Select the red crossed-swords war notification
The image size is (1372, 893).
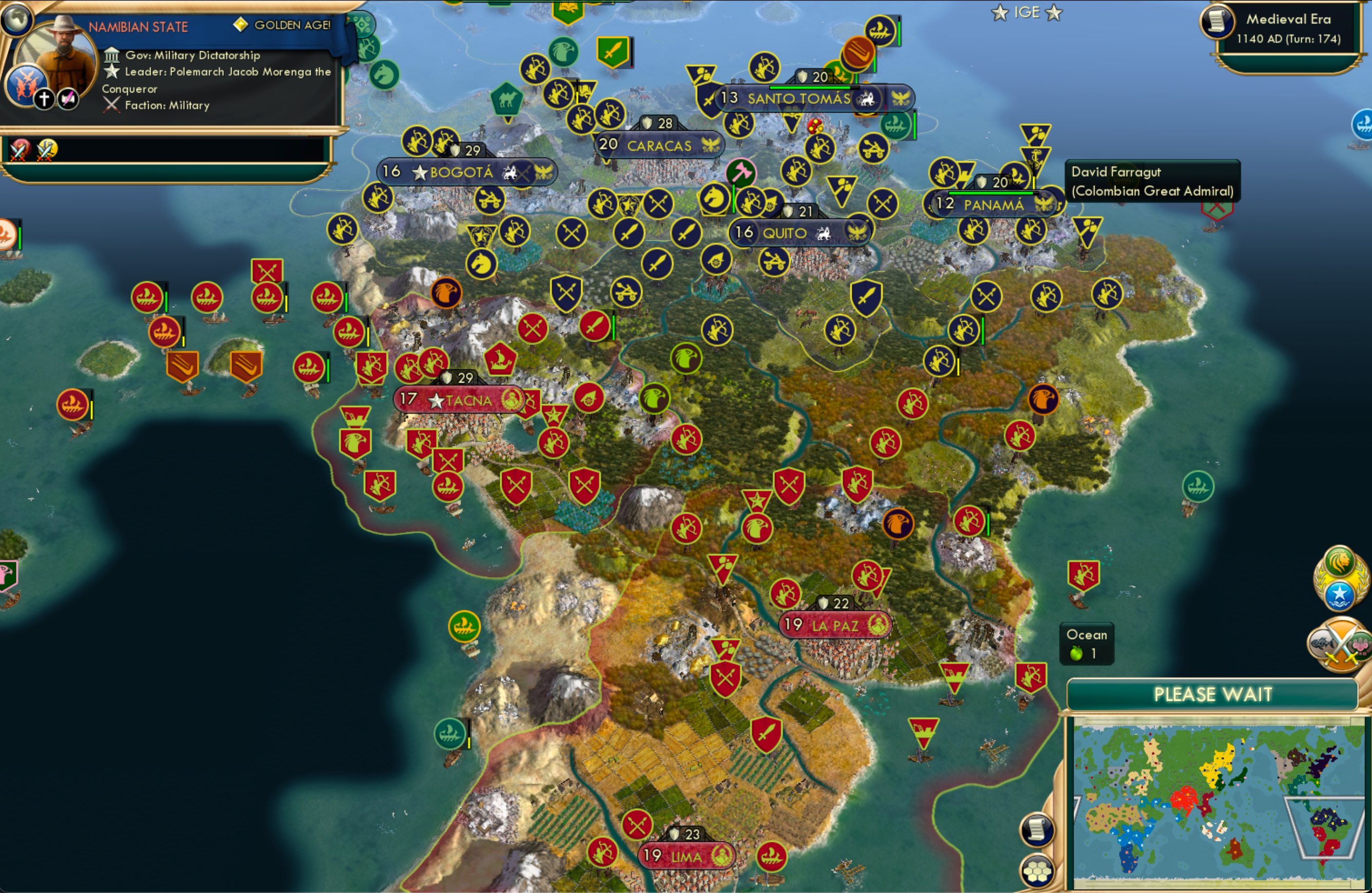coord(18,149)
